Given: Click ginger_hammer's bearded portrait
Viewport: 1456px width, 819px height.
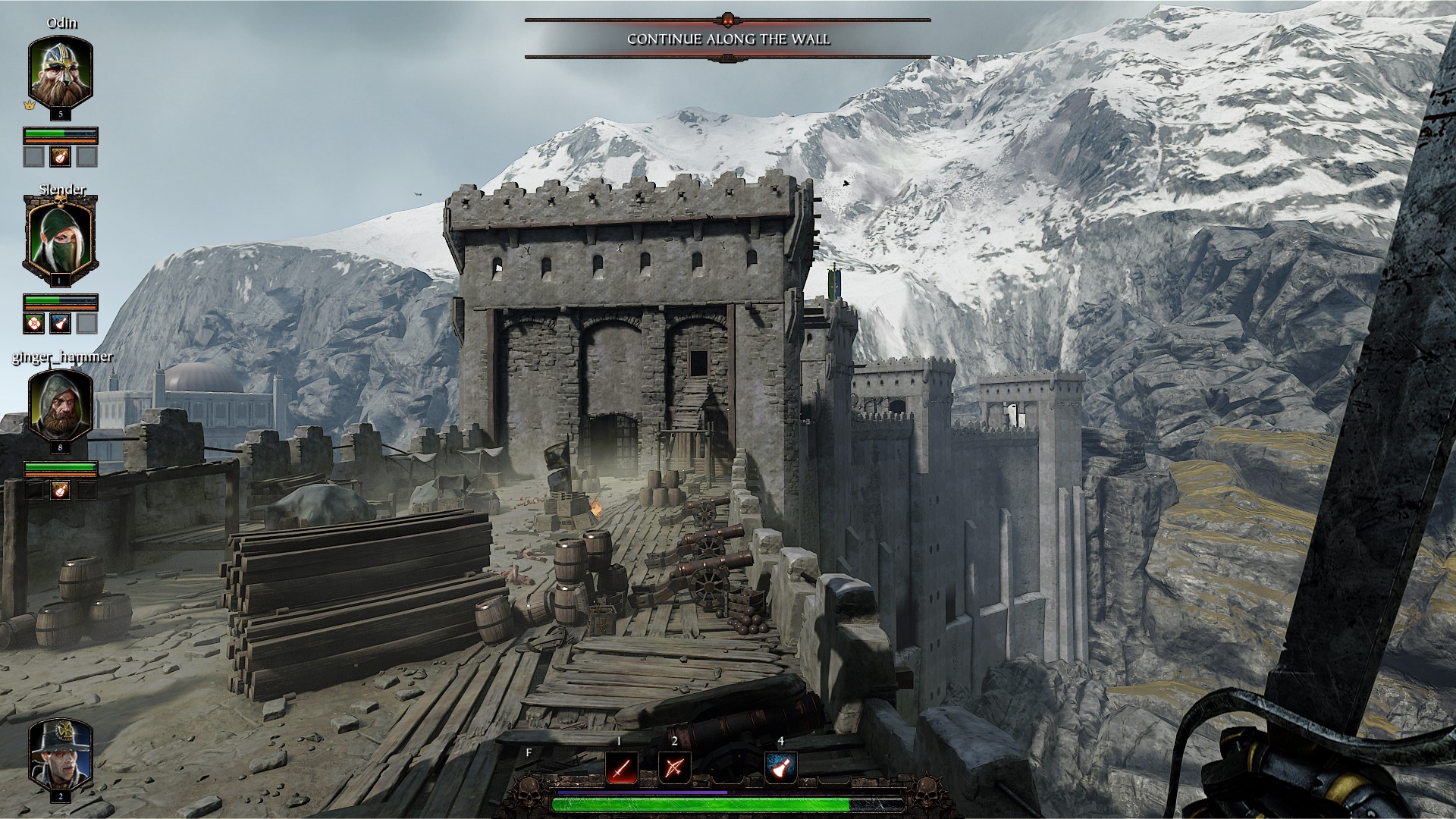Looking at the screenshot, I should pos(61,404).
